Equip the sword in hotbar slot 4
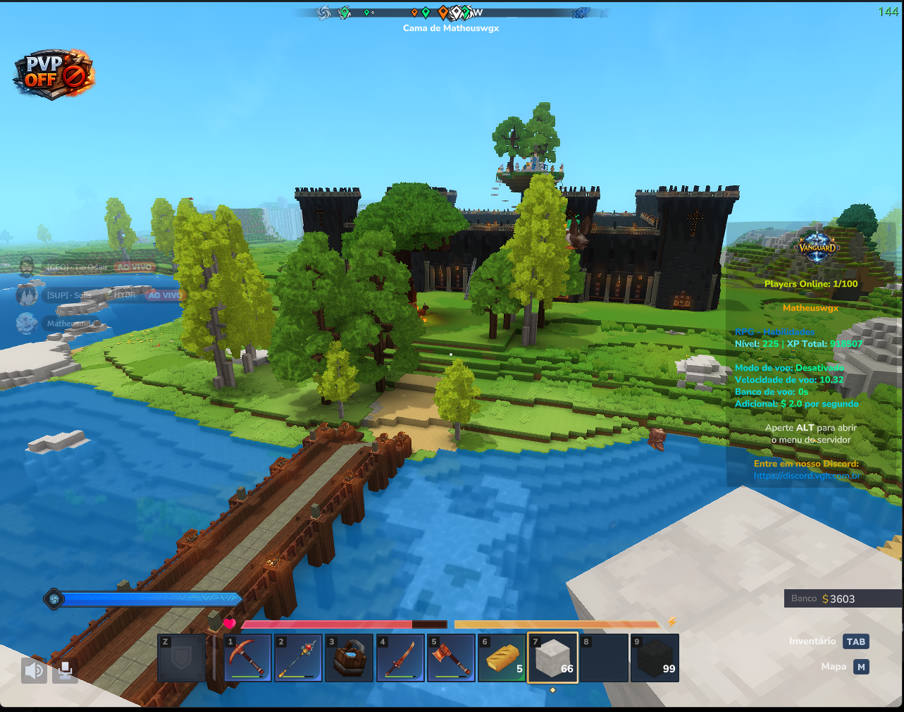904x712 pixels. 400,658
